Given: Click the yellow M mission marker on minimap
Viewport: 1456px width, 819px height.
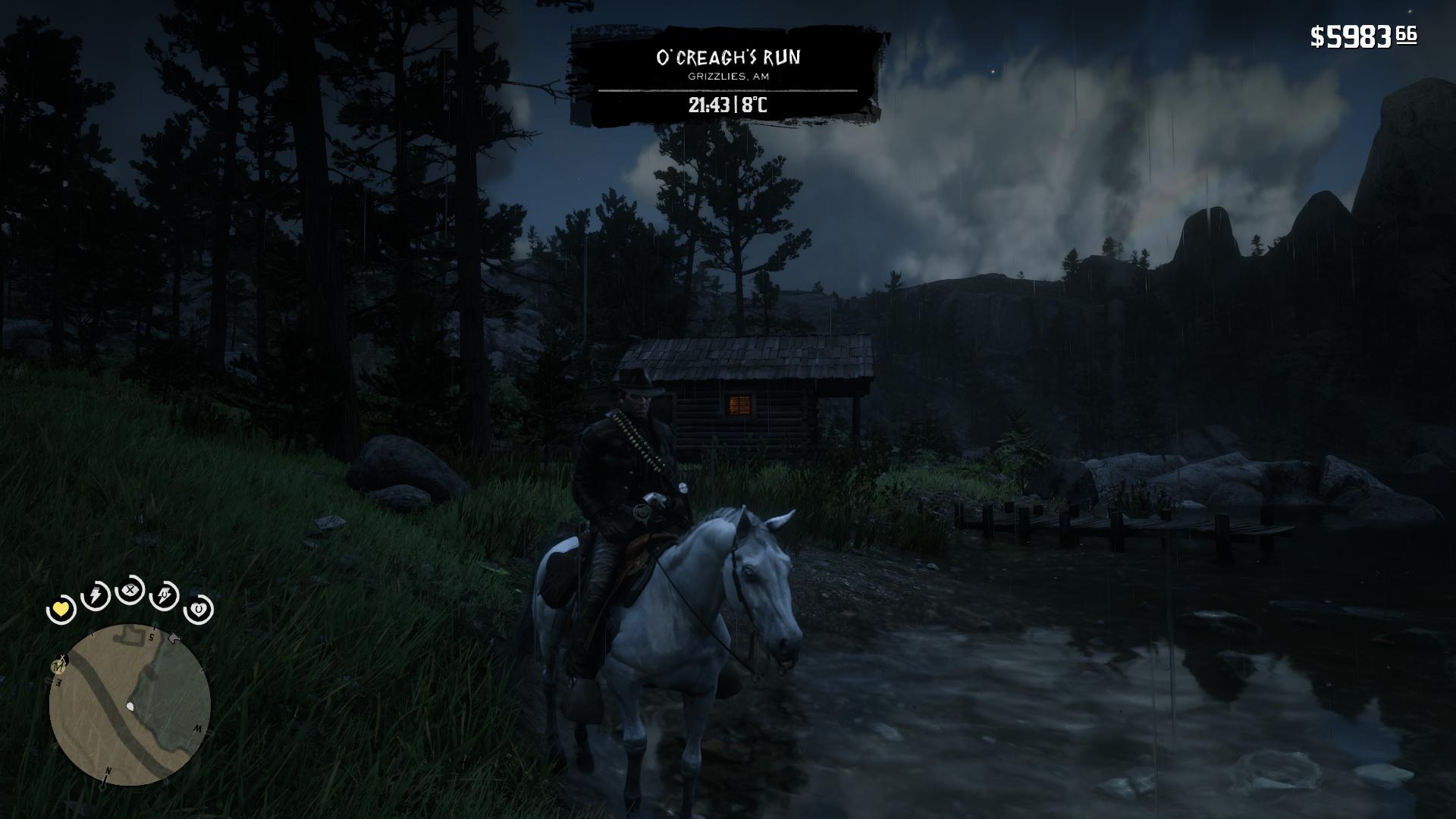Looking at the screenshot, I should pos(58,666).
